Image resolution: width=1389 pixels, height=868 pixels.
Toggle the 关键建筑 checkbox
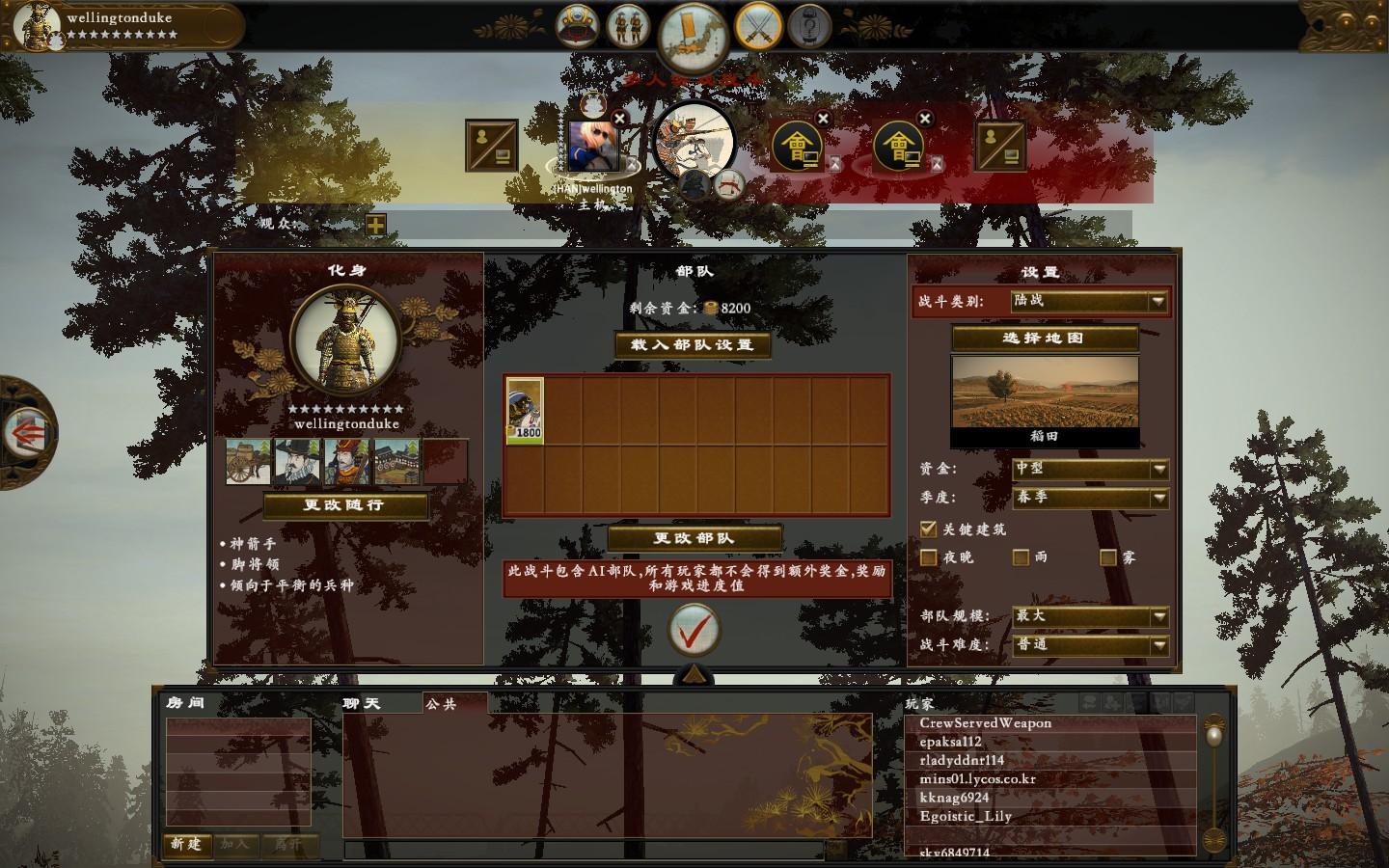(x=929, y=529)
